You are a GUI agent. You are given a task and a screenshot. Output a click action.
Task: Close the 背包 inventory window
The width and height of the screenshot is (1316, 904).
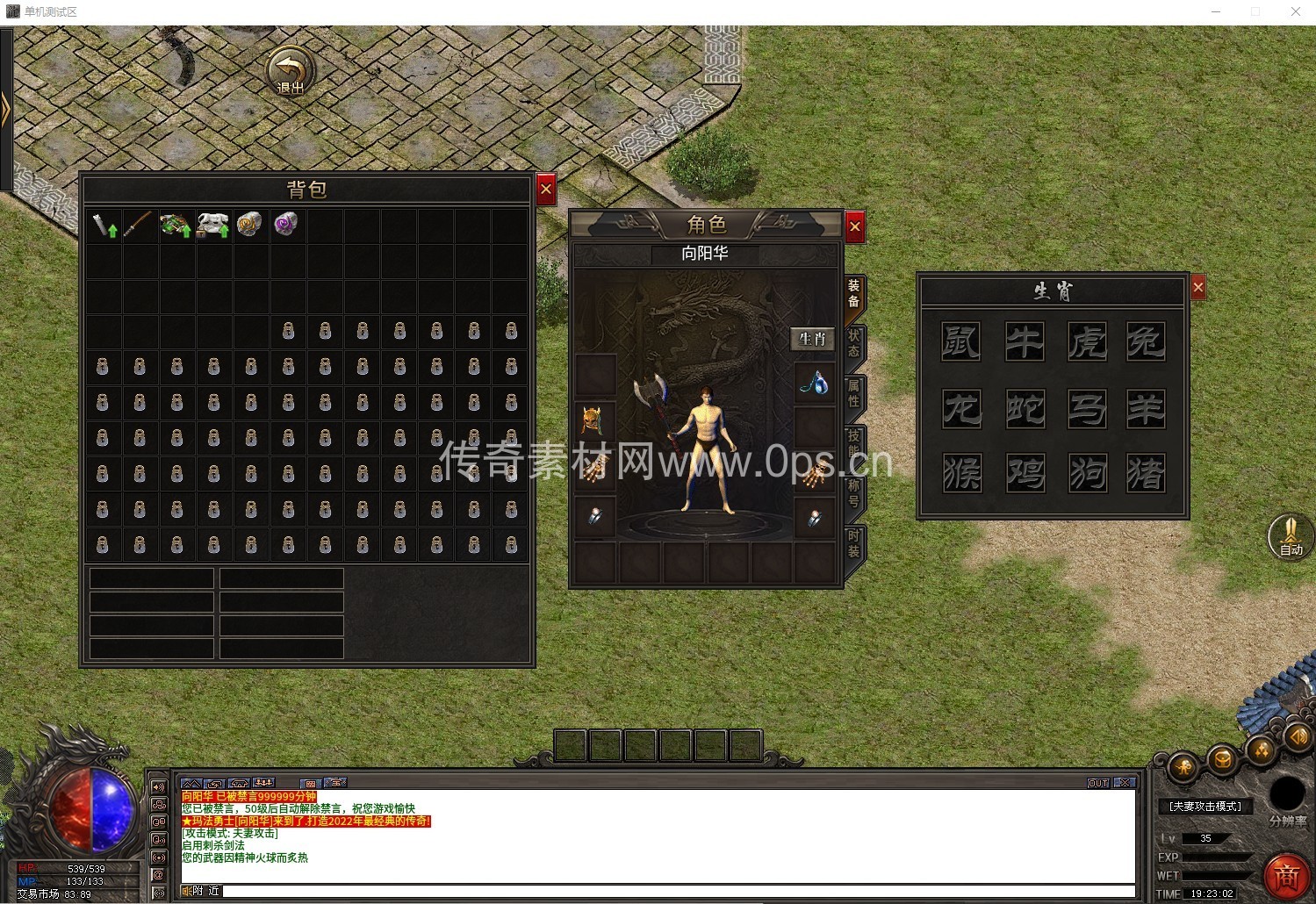pos(545,189)
